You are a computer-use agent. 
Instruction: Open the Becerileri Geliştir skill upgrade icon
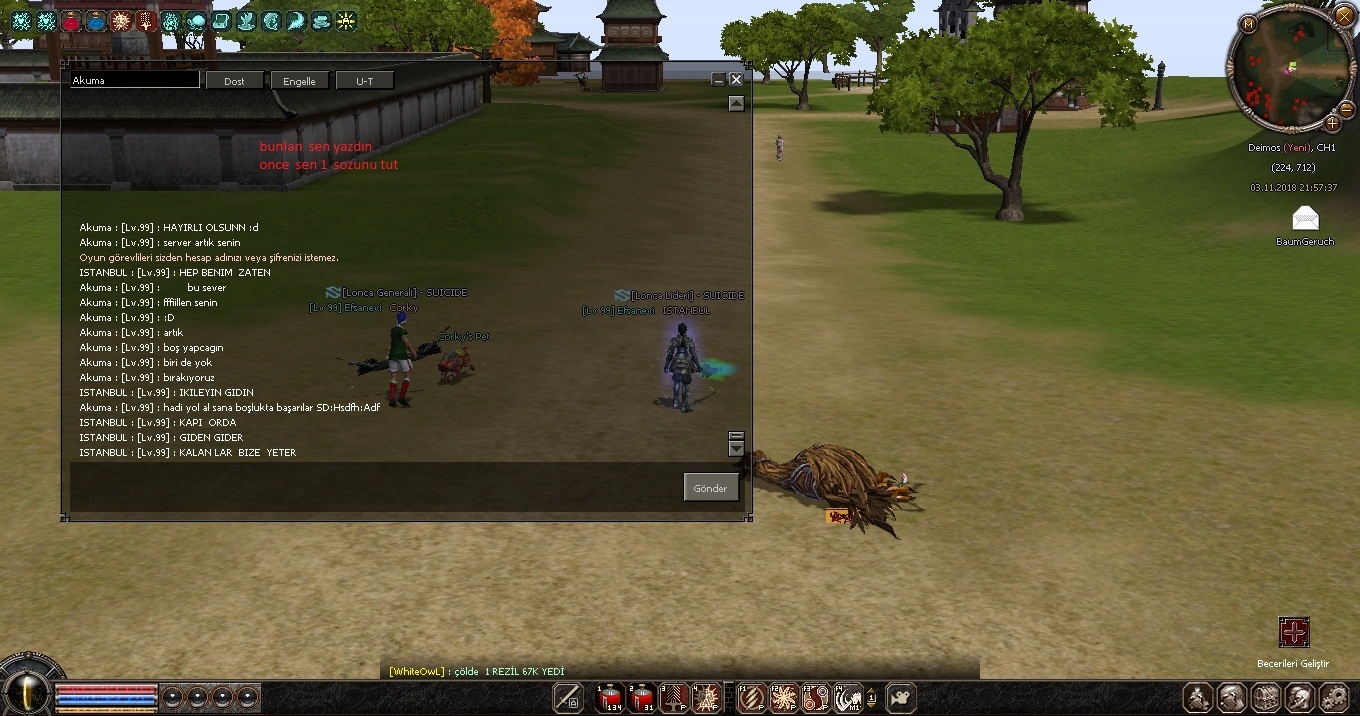click(1294, 632)
